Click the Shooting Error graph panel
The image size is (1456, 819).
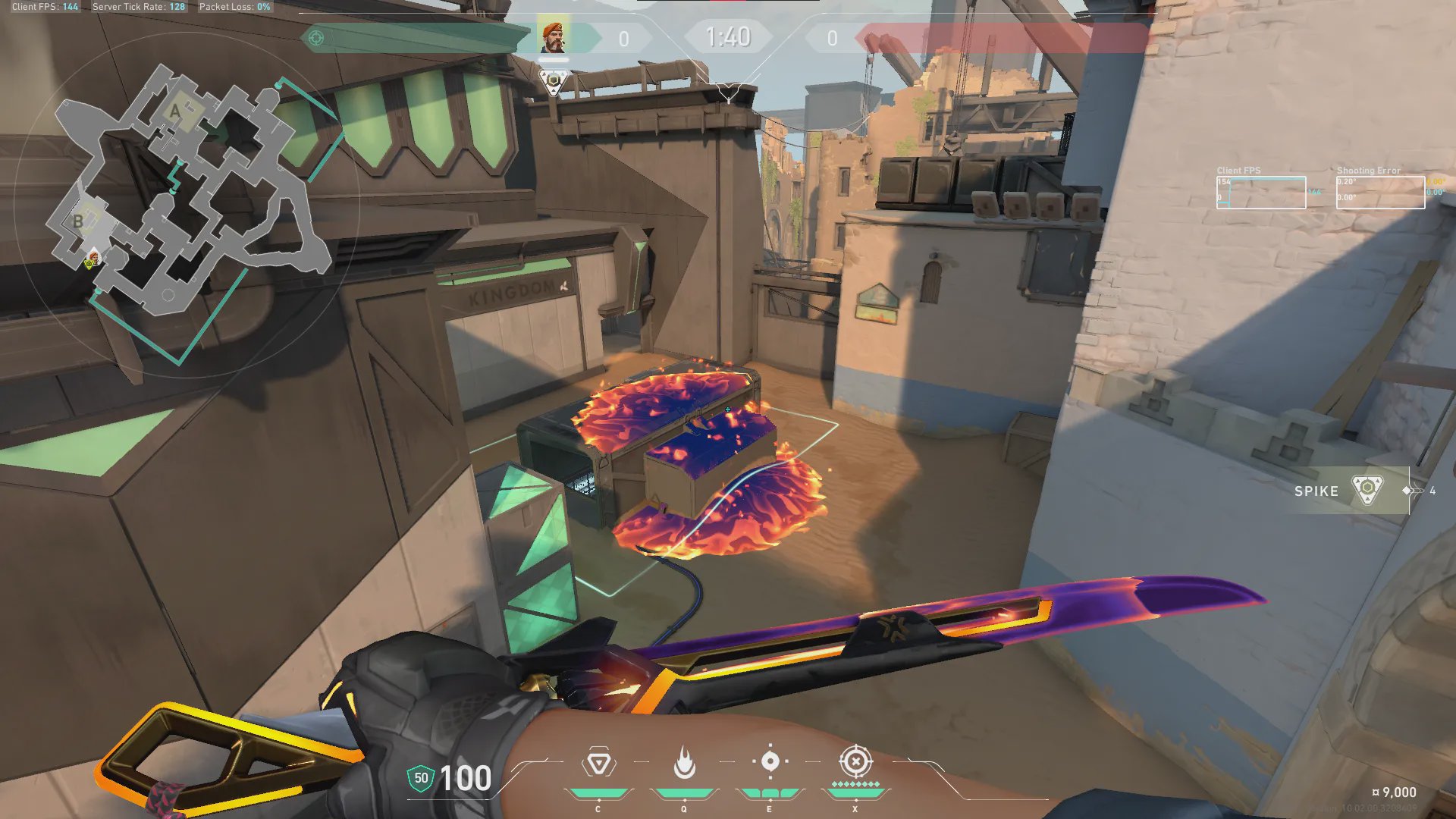point(1379,192)
